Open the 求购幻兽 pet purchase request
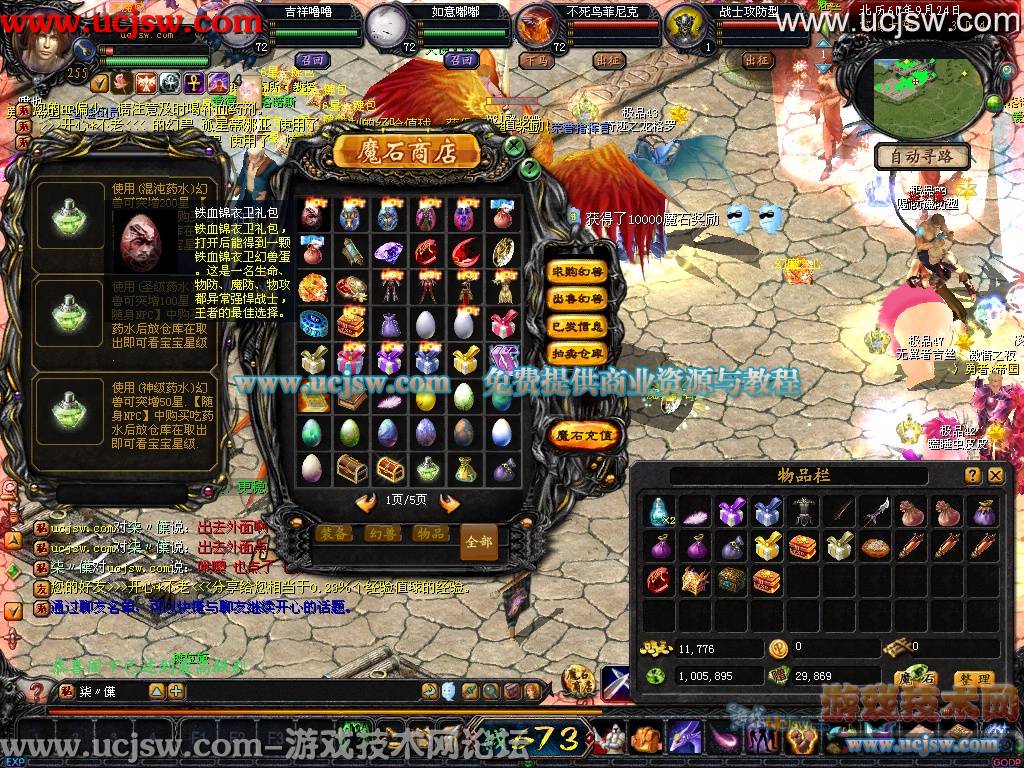Image resolution: width=1024 pixels, height=768 pixels. tap(578, 271)
